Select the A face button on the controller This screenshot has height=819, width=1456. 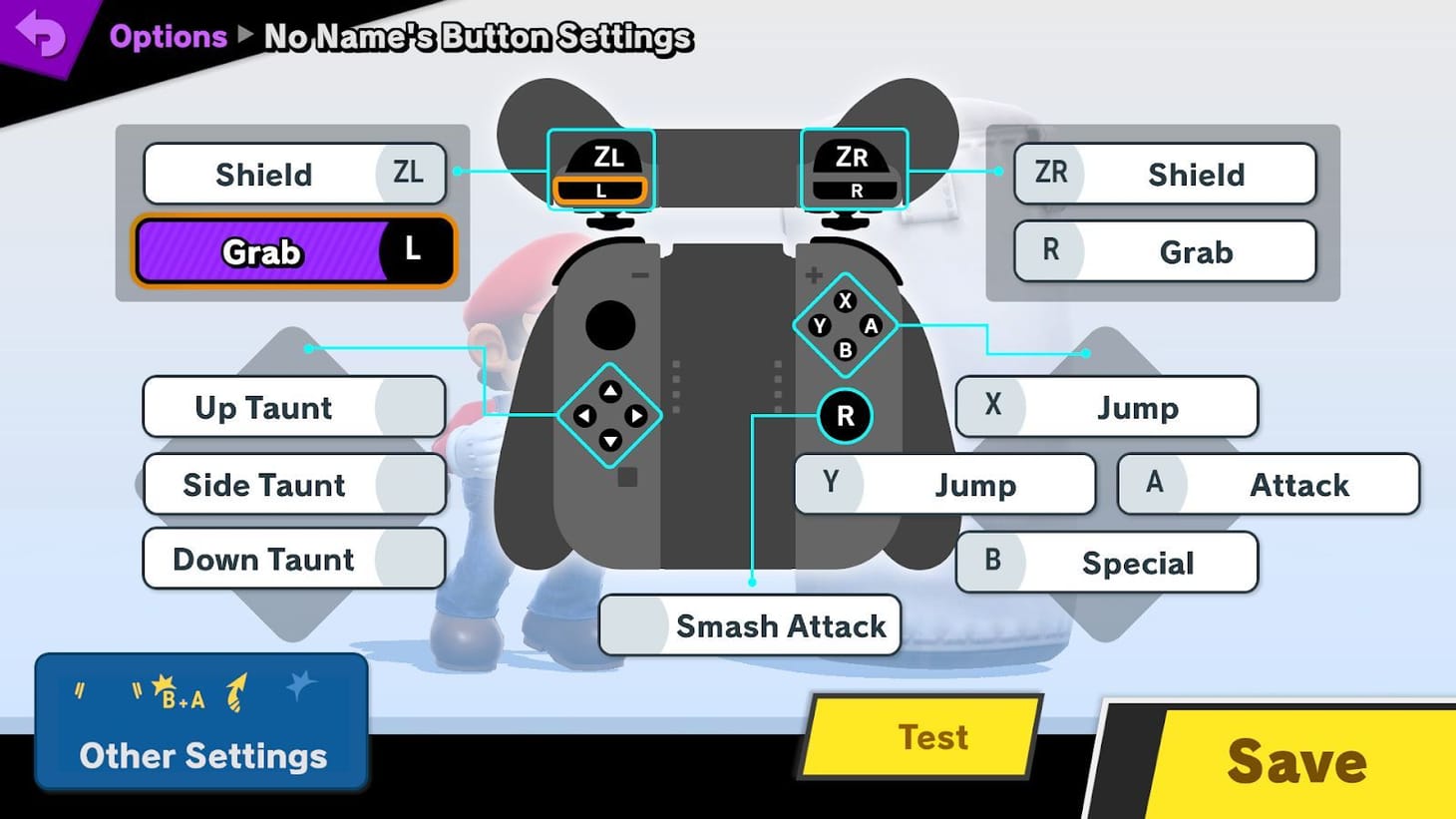871,324
